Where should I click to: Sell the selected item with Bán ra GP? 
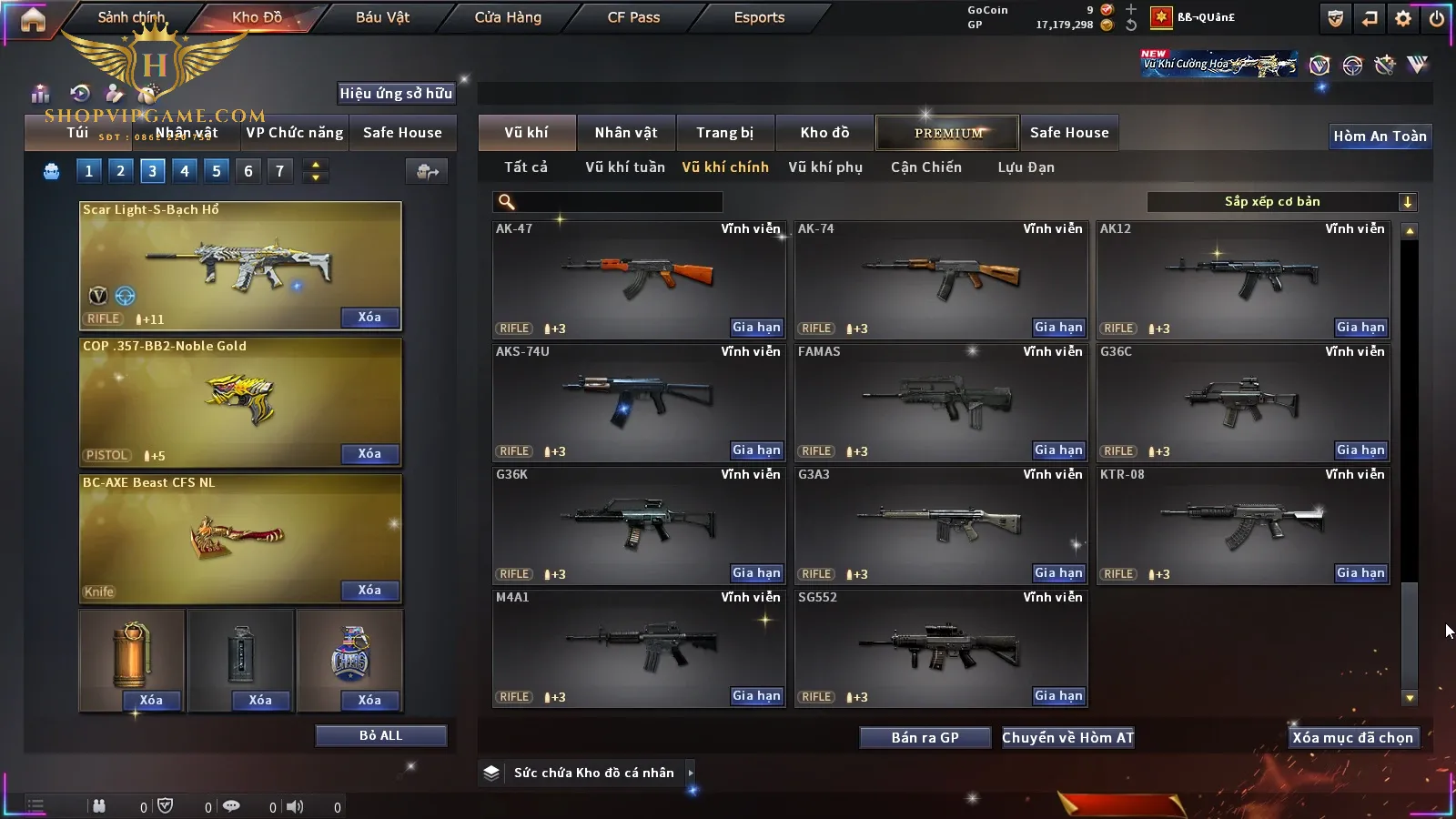click(925, 737)
